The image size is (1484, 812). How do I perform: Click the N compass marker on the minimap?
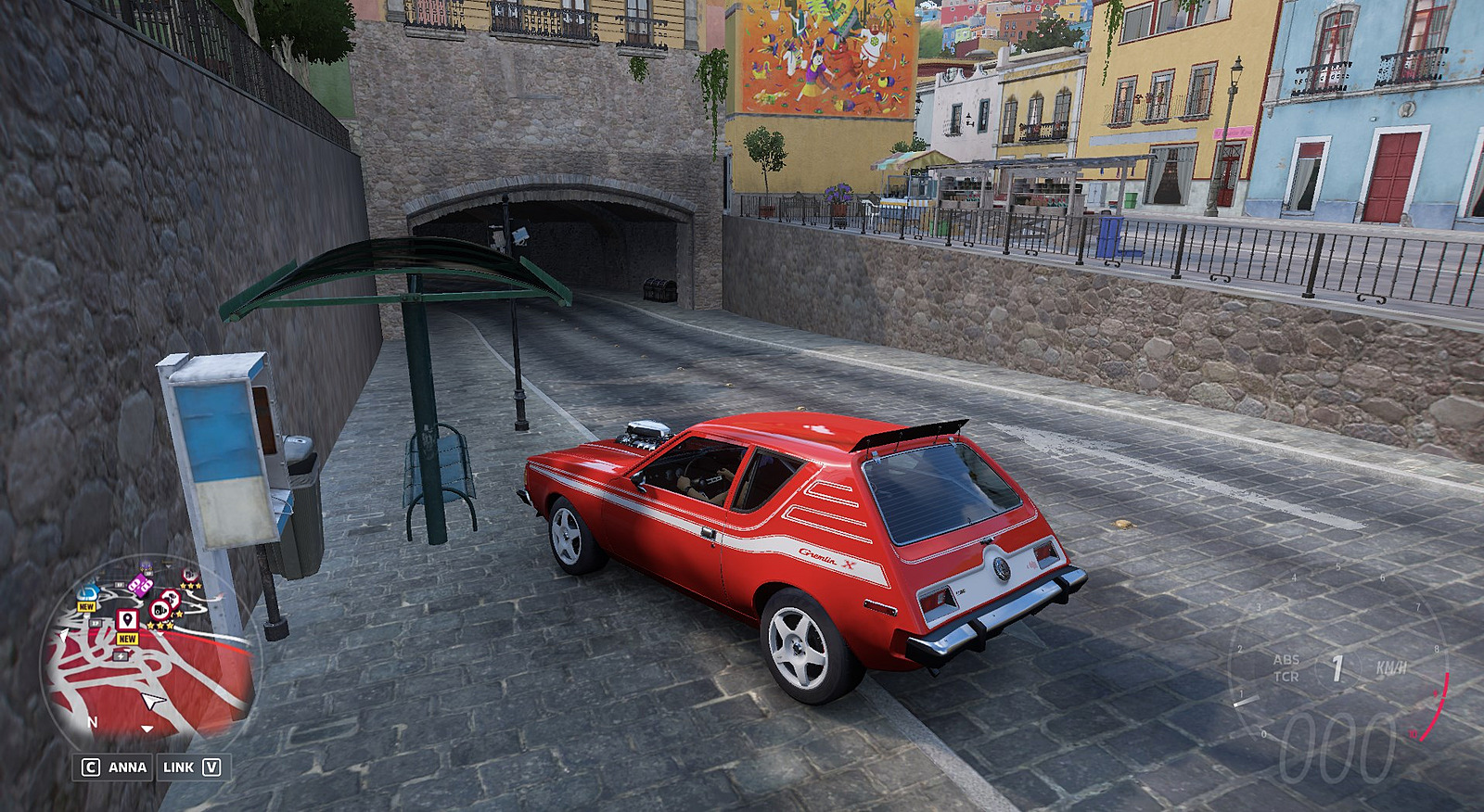point(93,723)
